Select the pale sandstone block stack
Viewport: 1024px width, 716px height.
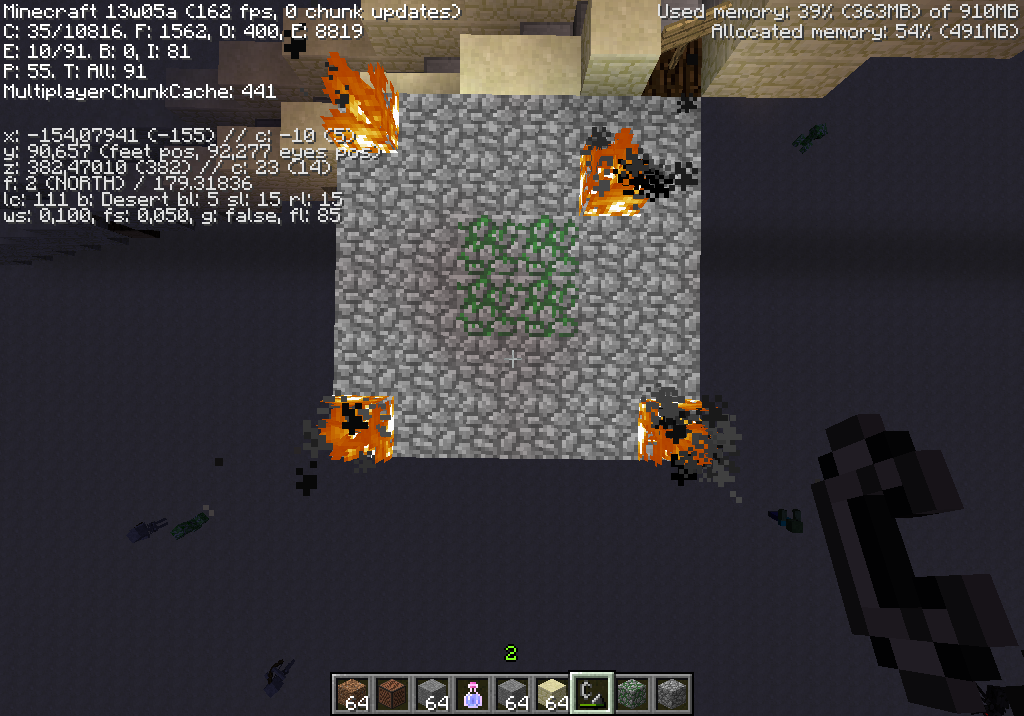coord(552,692)
